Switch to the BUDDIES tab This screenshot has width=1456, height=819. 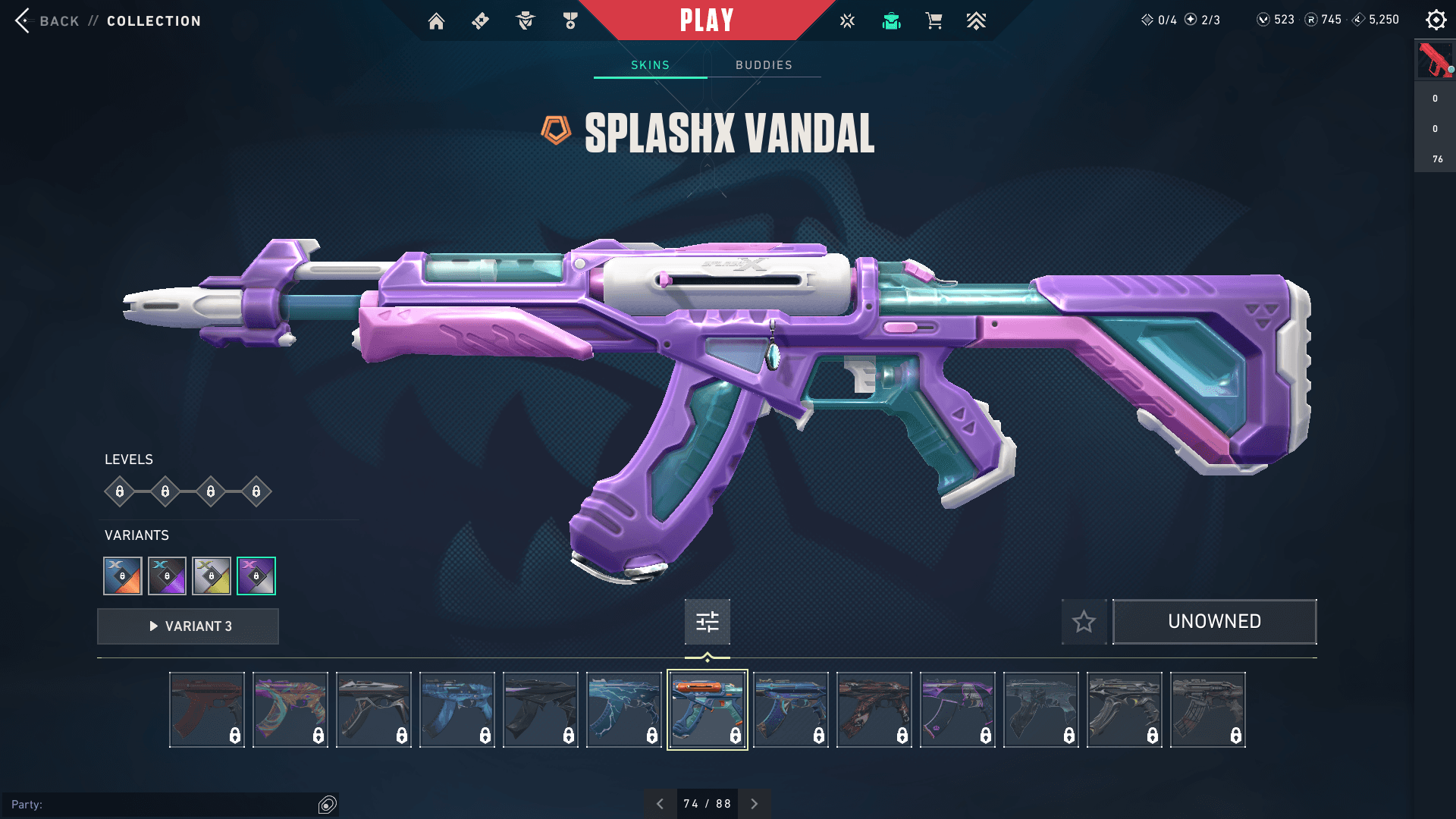click(x=763, y=65)
